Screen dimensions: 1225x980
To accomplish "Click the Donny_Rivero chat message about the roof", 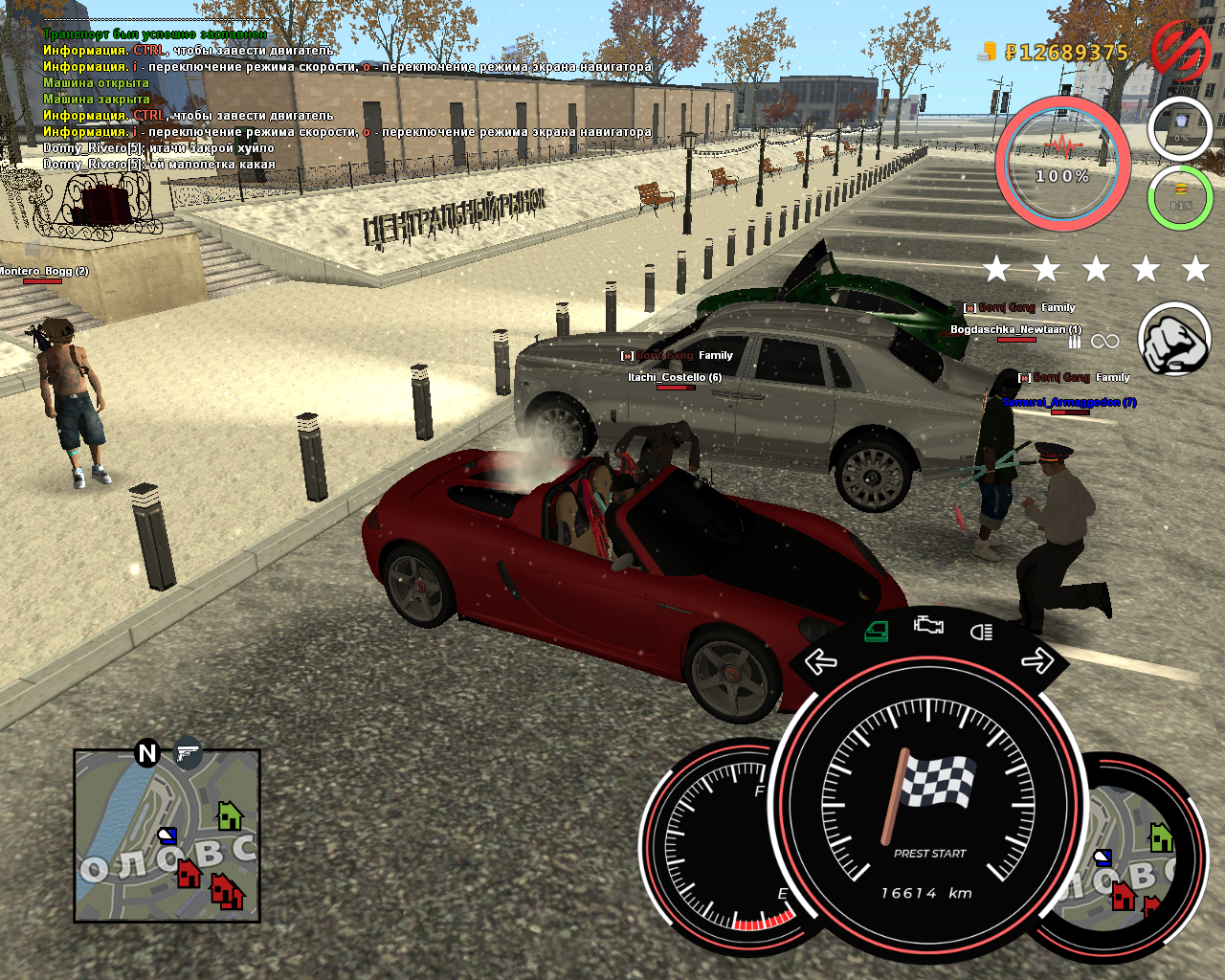I will coord(159,148).
